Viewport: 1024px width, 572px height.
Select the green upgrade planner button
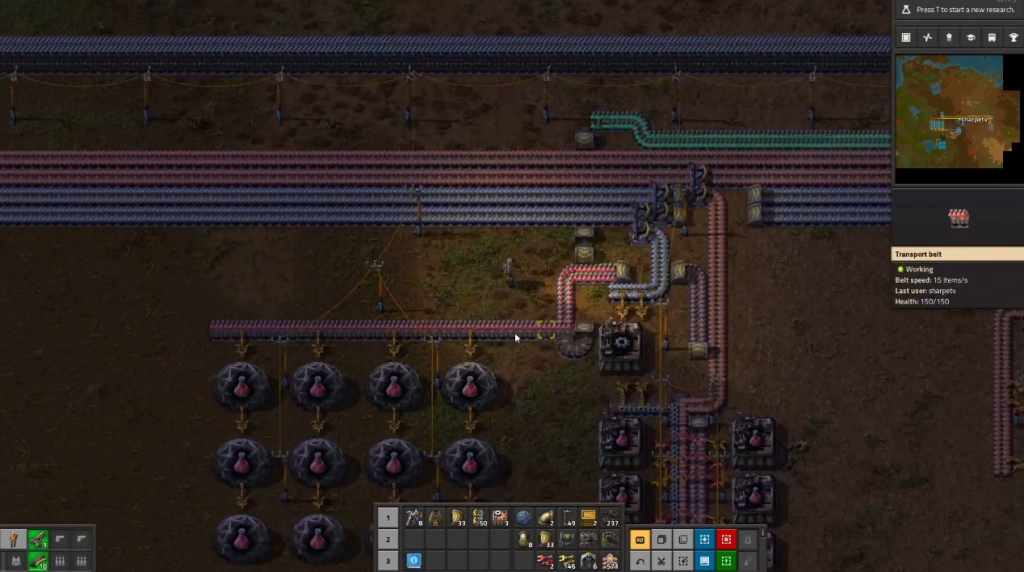click(726, 561)
